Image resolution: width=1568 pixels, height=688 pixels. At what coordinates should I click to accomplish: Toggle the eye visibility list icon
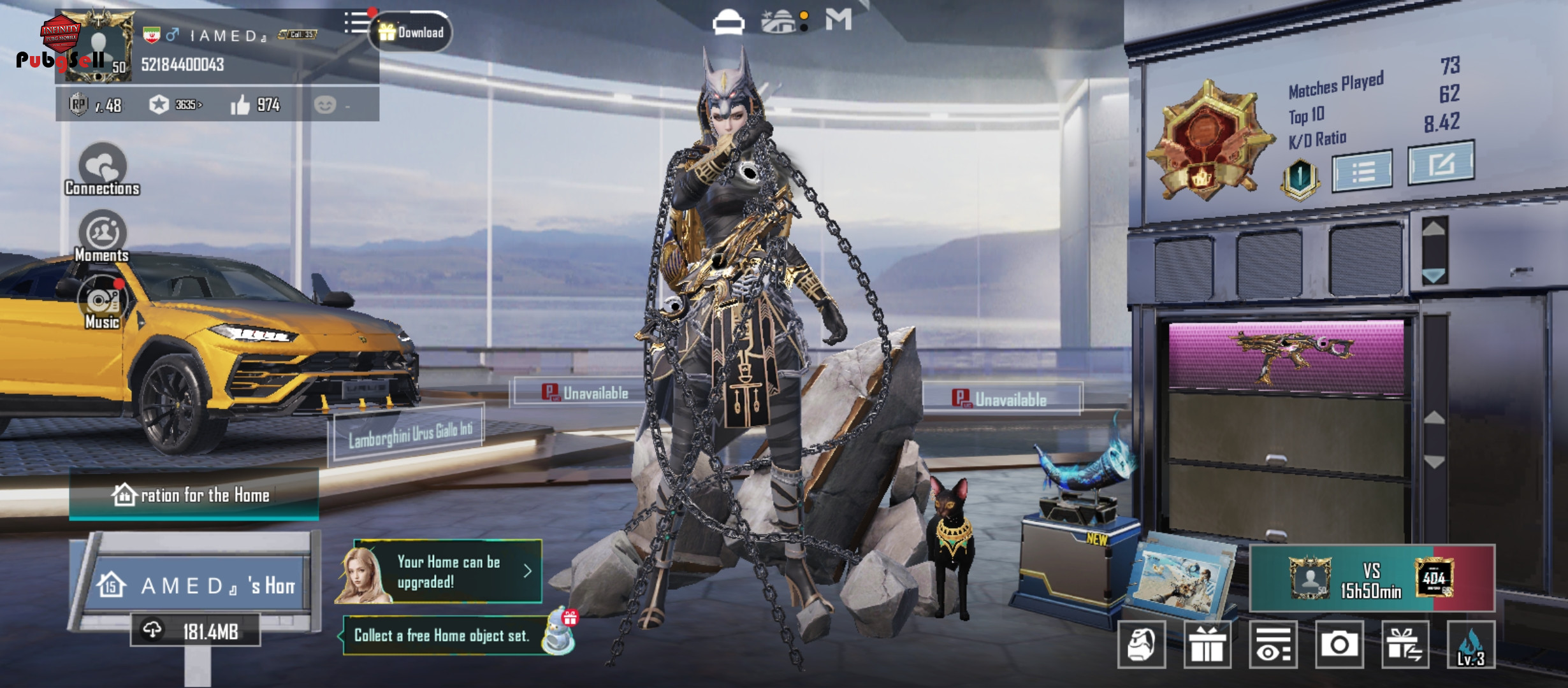point(1273,645)
